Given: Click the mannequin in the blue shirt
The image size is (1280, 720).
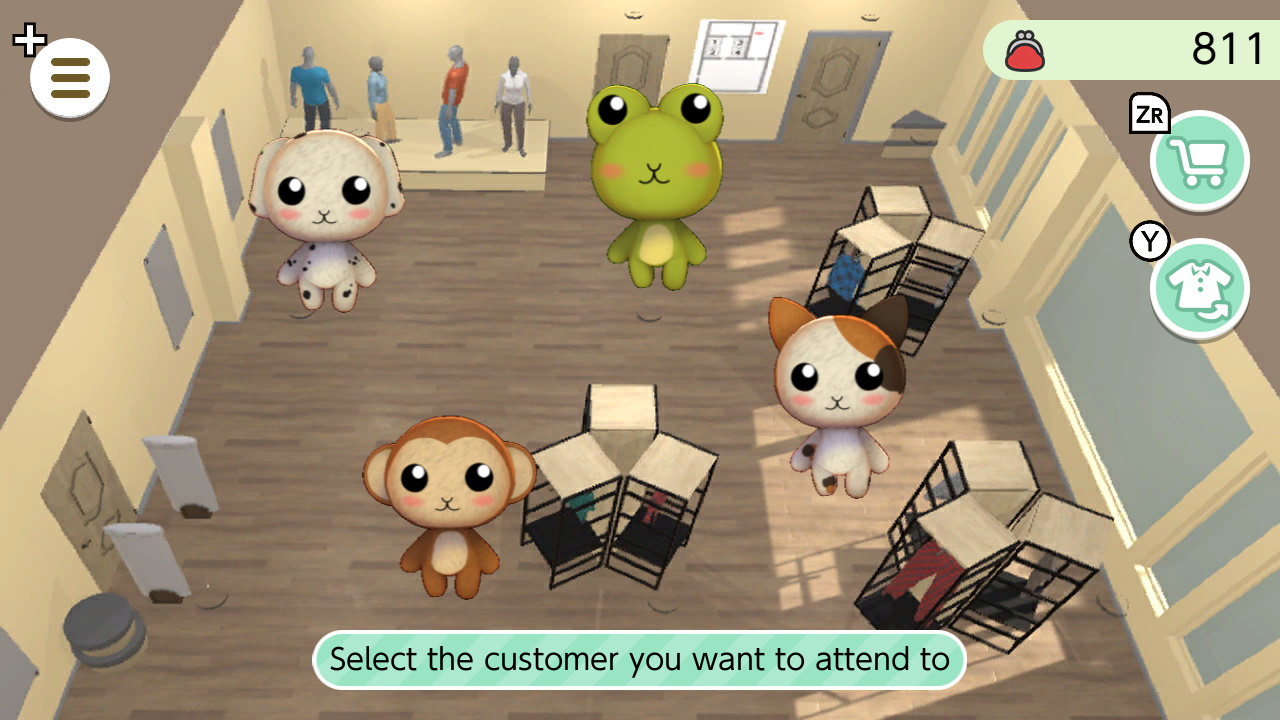Looking at the screenshot, I should (x=310, y=85).
